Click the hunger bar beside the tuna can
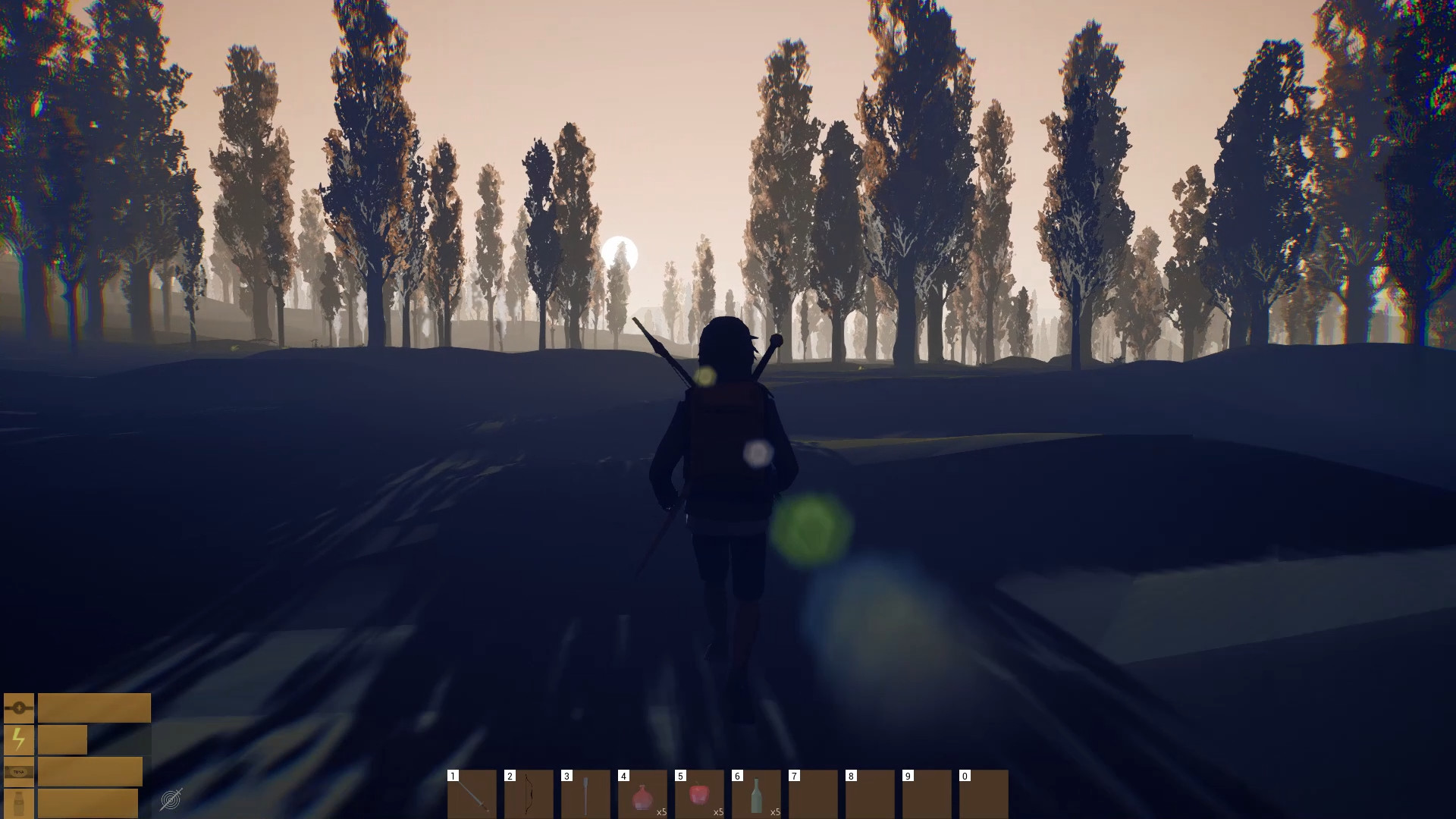Image resolution: width=1456 pixels, height=819 pixels. (x=91, y=772)
